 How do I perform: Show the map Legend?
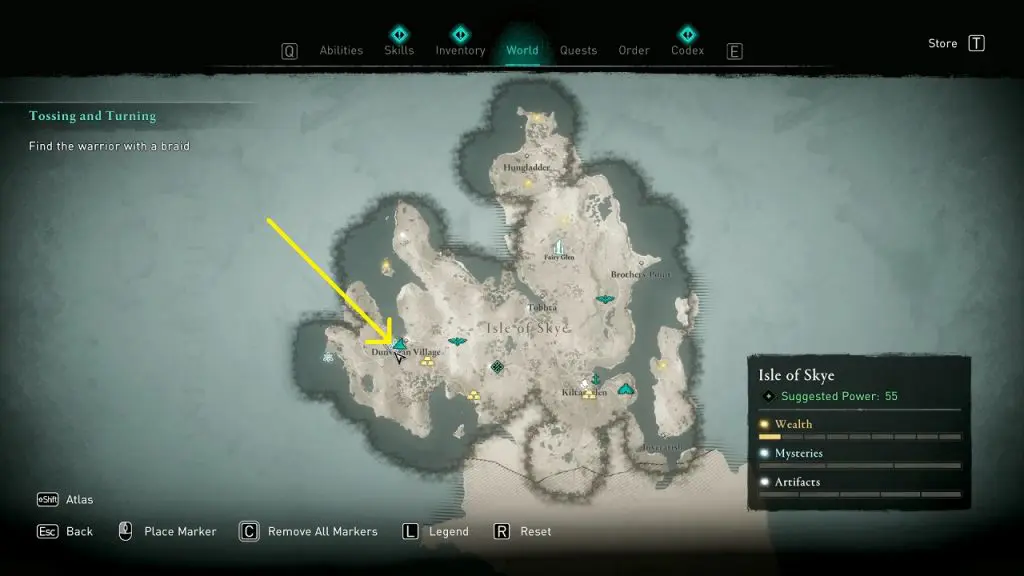pyautogui.click(x=448, y=532)
